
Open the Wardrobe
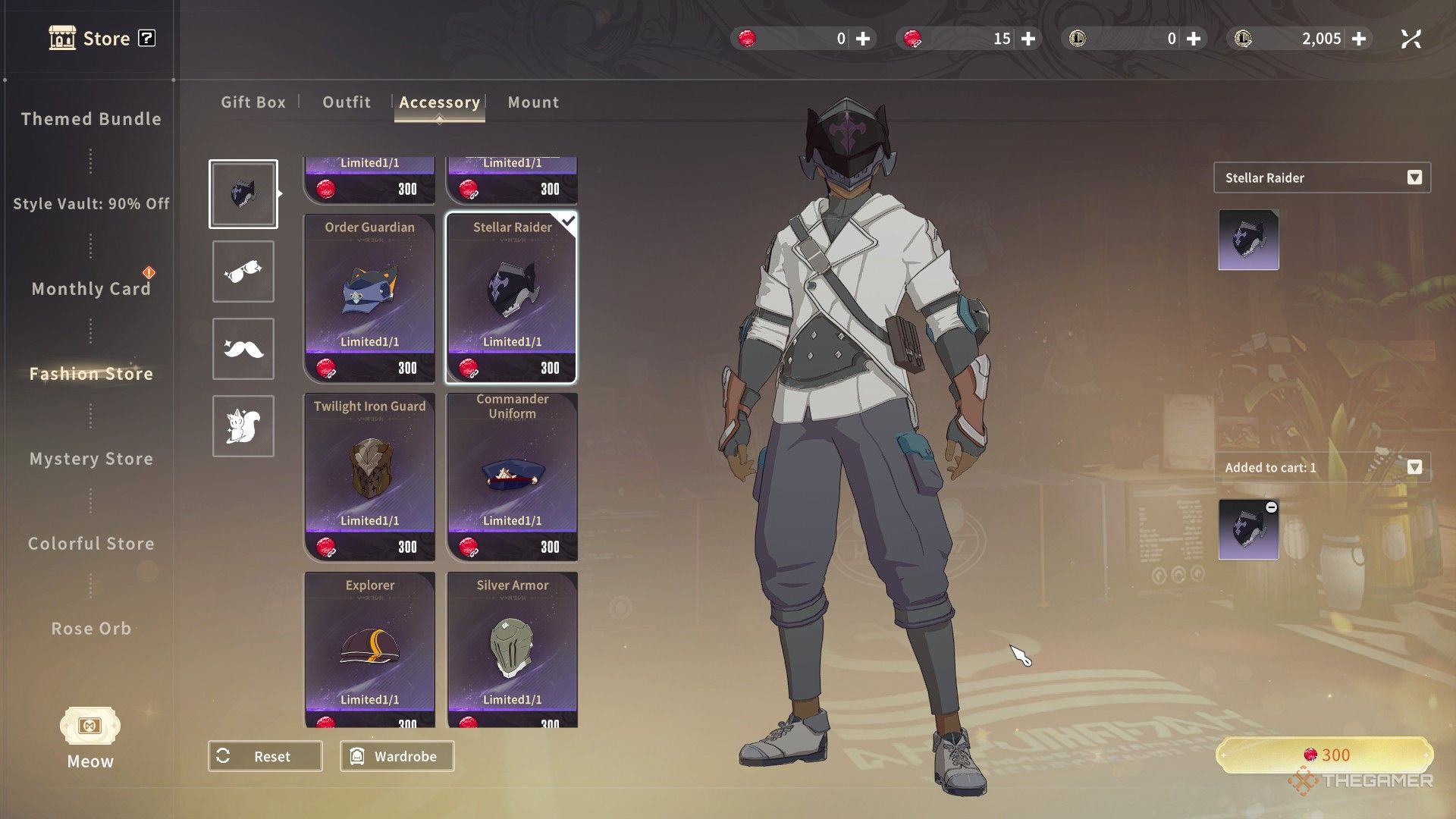tap(397, 756)
